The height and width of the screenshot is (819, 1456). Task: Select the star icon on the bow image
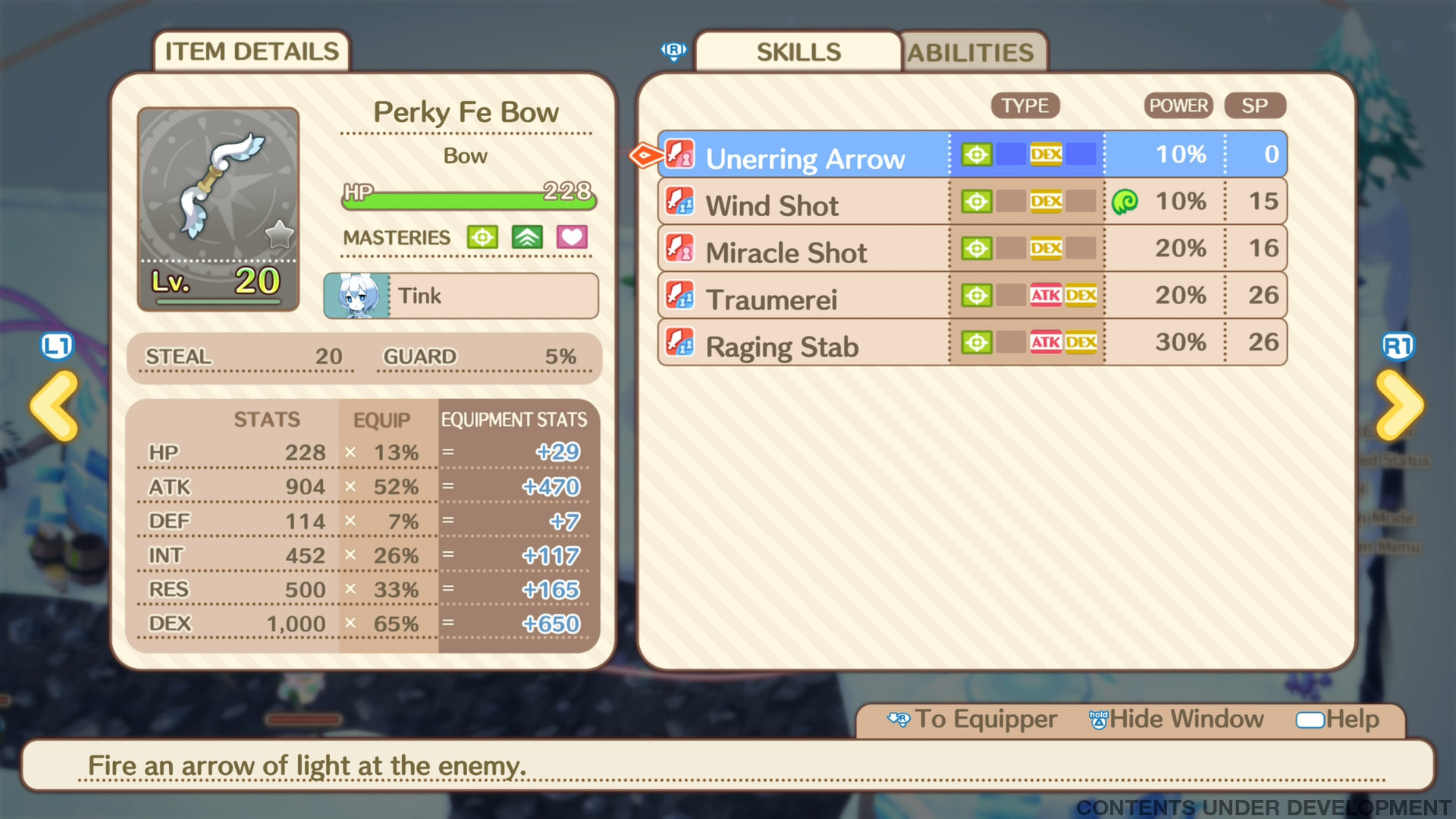coord(280,236)
